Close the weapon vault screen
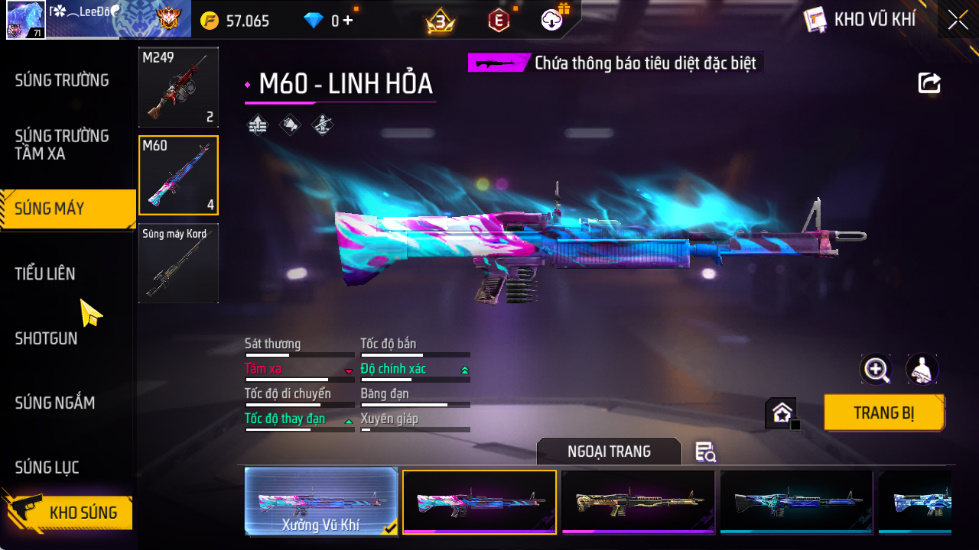Screen dimensions: 979x550 tap(957, 20)
